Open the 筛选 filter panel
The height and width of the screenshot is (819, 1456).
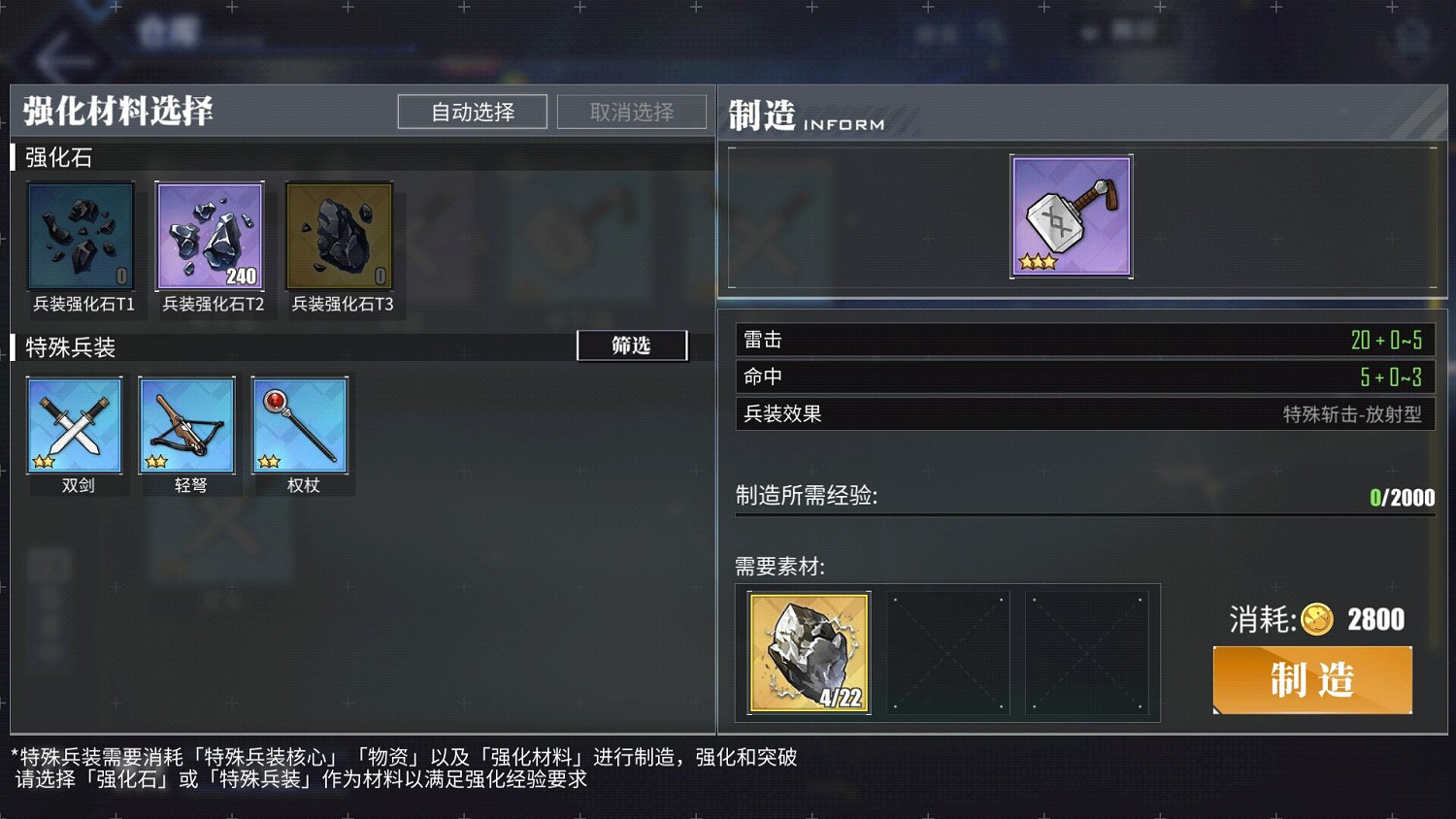632,345
